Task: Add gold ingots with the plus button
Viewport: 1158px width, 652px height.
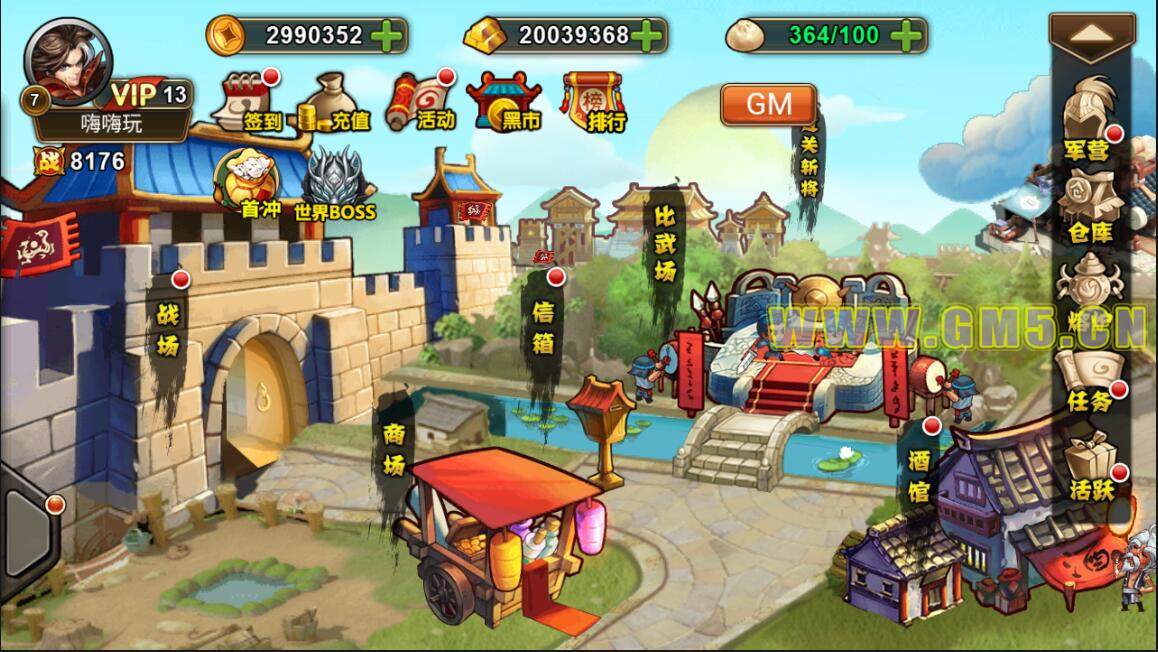Action: tap(647, 36)
